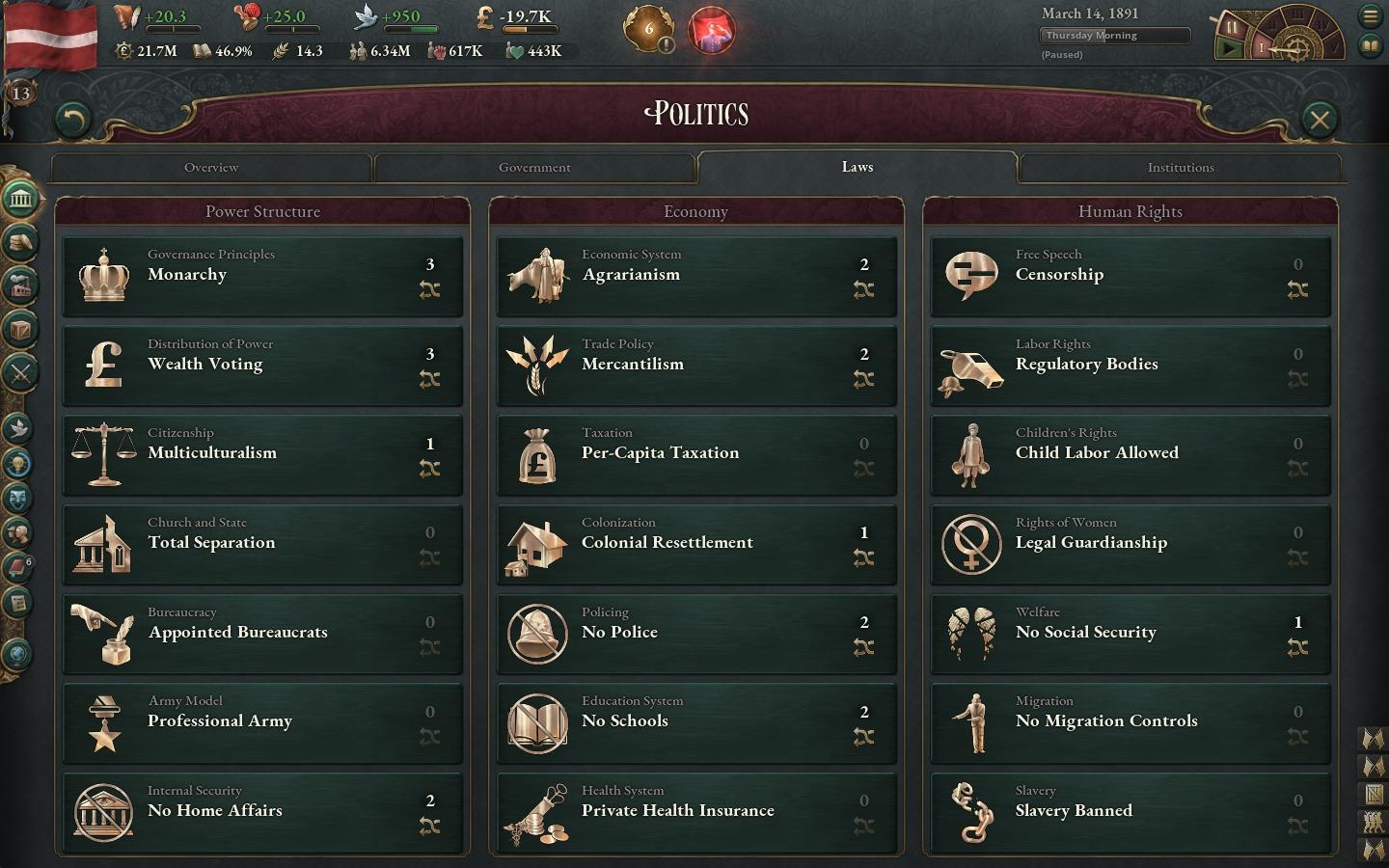The width and height of the screenshot is (1389, 868).
Task: Open the Mercantilism trade policy row
Action: (x=696, y=366)
